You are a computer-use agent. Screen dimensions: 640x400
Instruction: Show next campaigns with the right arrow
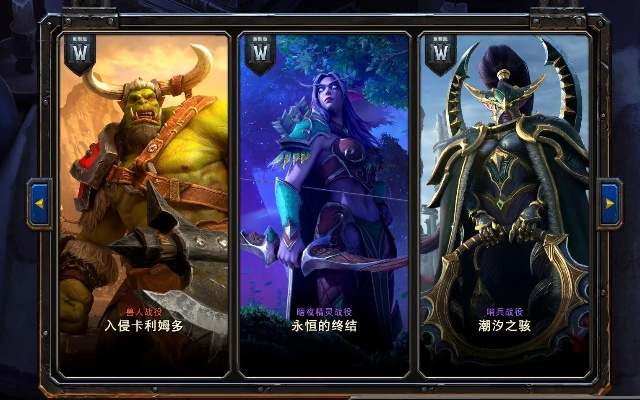point(609,204)
